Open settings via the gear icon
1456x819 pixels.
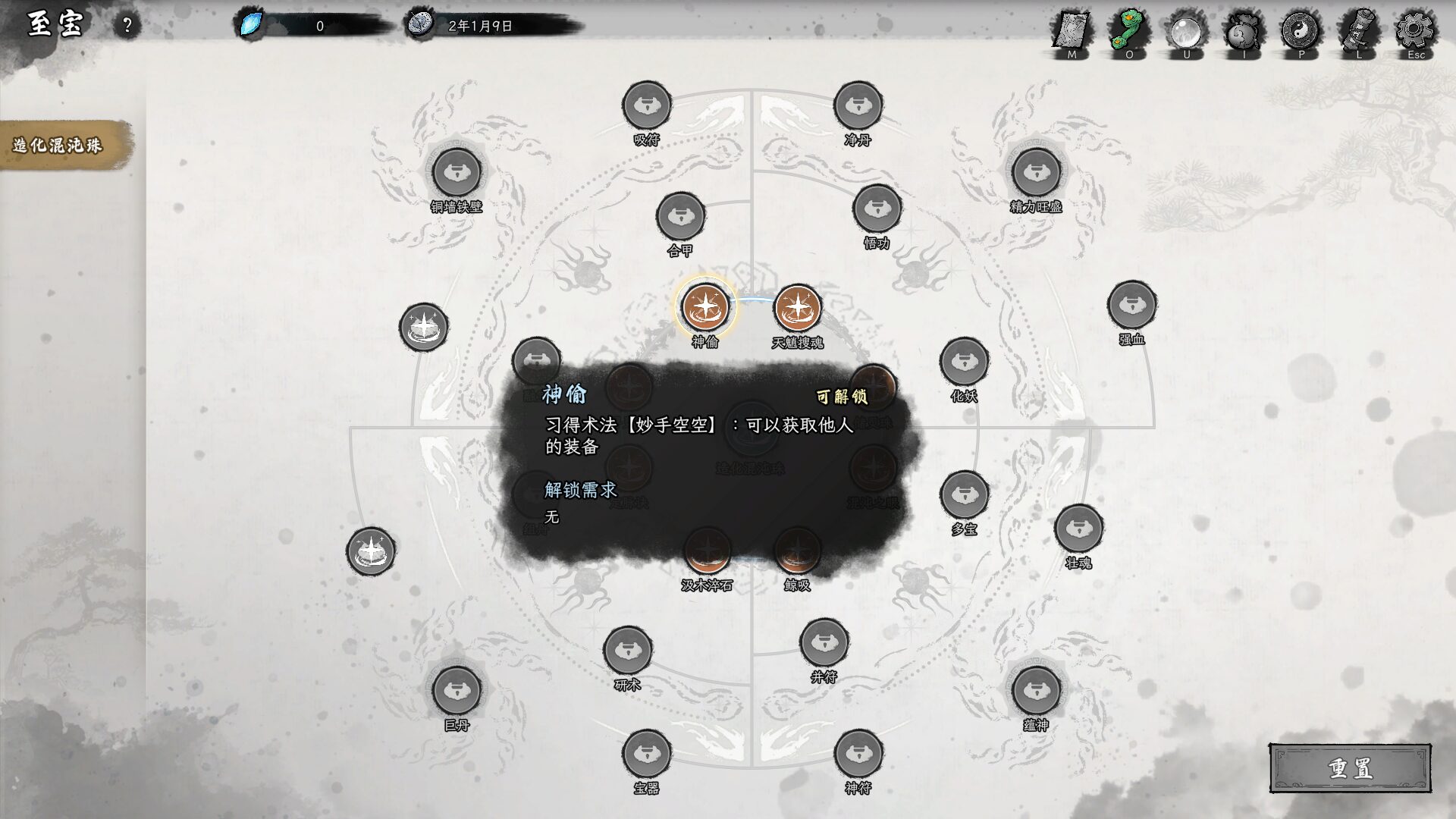point(1415,32)
